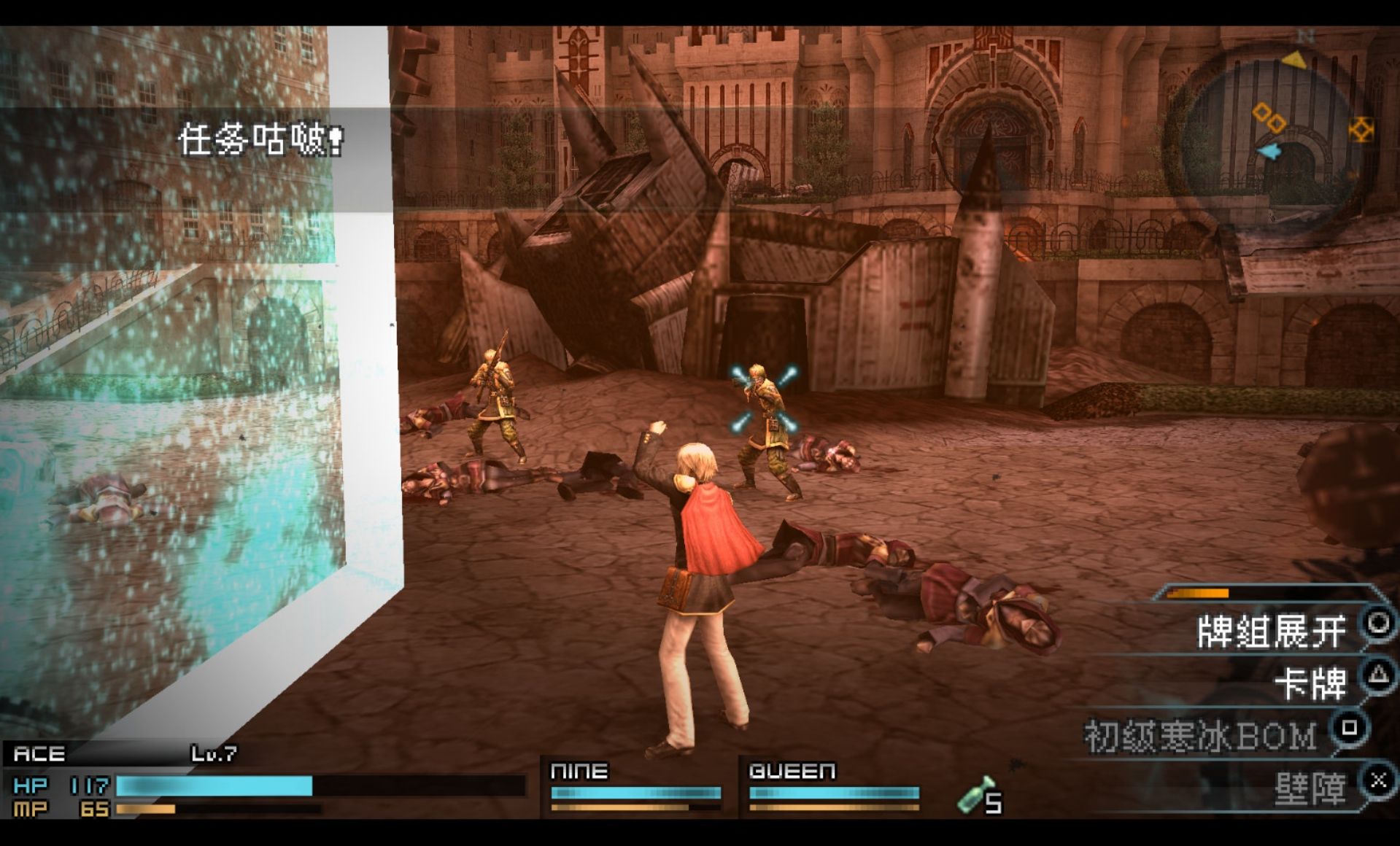Screen dimensions: 1400x846
Task: Use the 壁障 defense command
Action: coord(1310,789)
